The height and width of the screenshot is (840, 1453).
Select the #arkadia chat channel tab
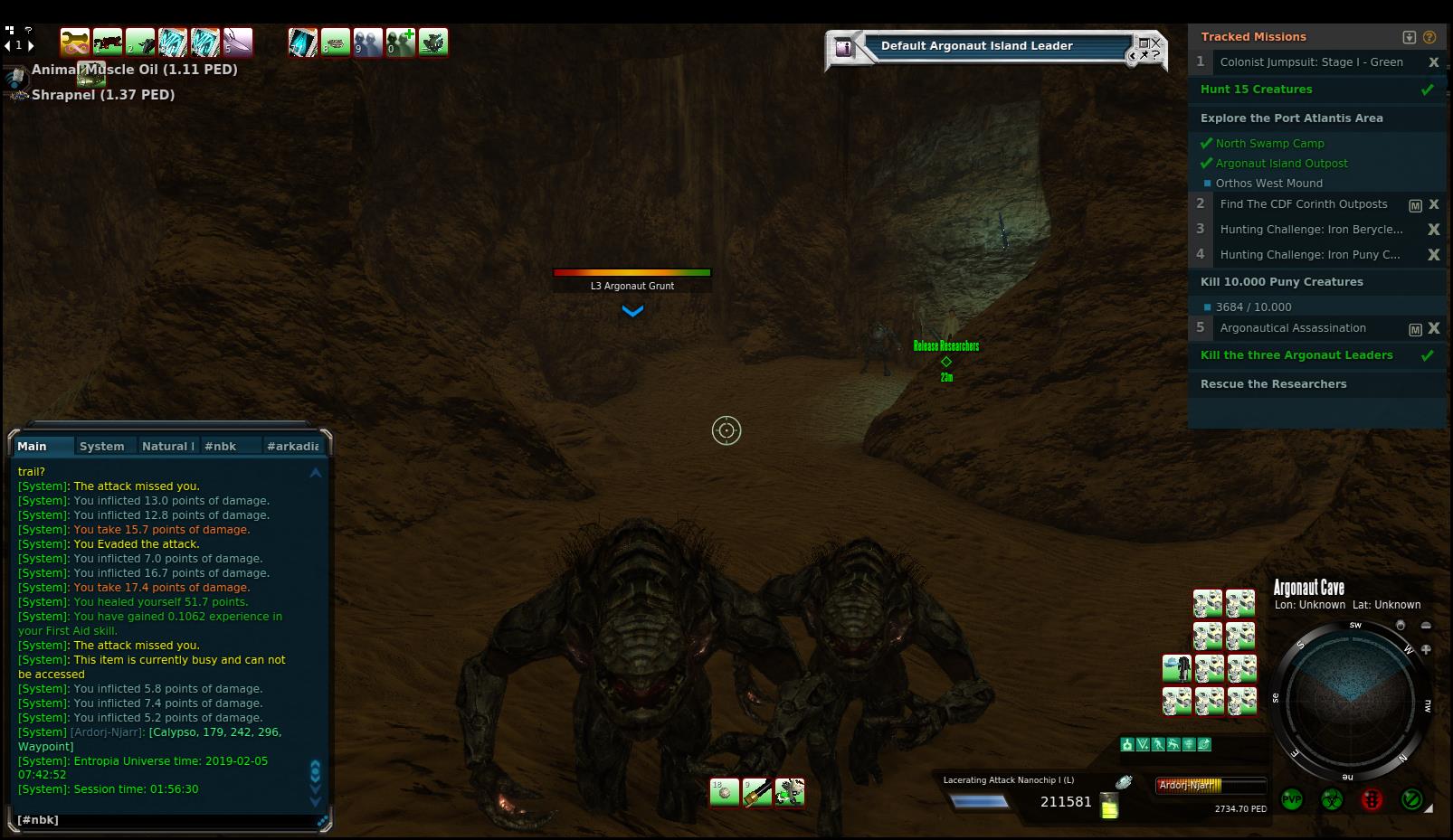click(292, 446)
